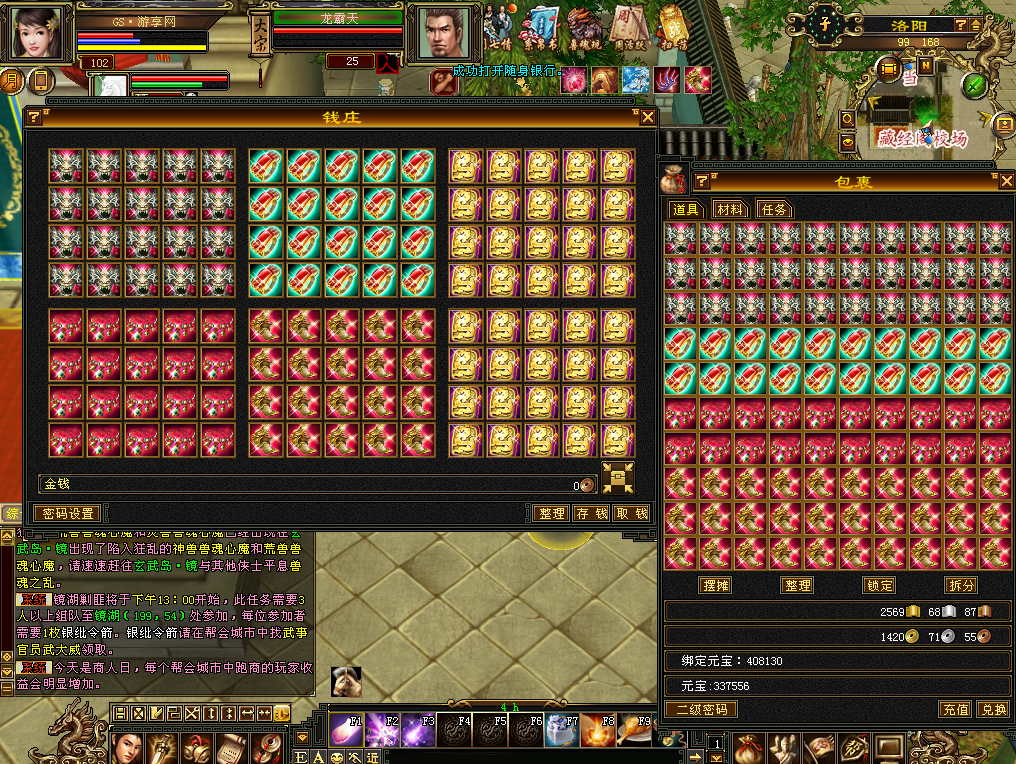Open the 任务 quest items tab
Viewport: 1016px width, 764px height.
point(775,209)
